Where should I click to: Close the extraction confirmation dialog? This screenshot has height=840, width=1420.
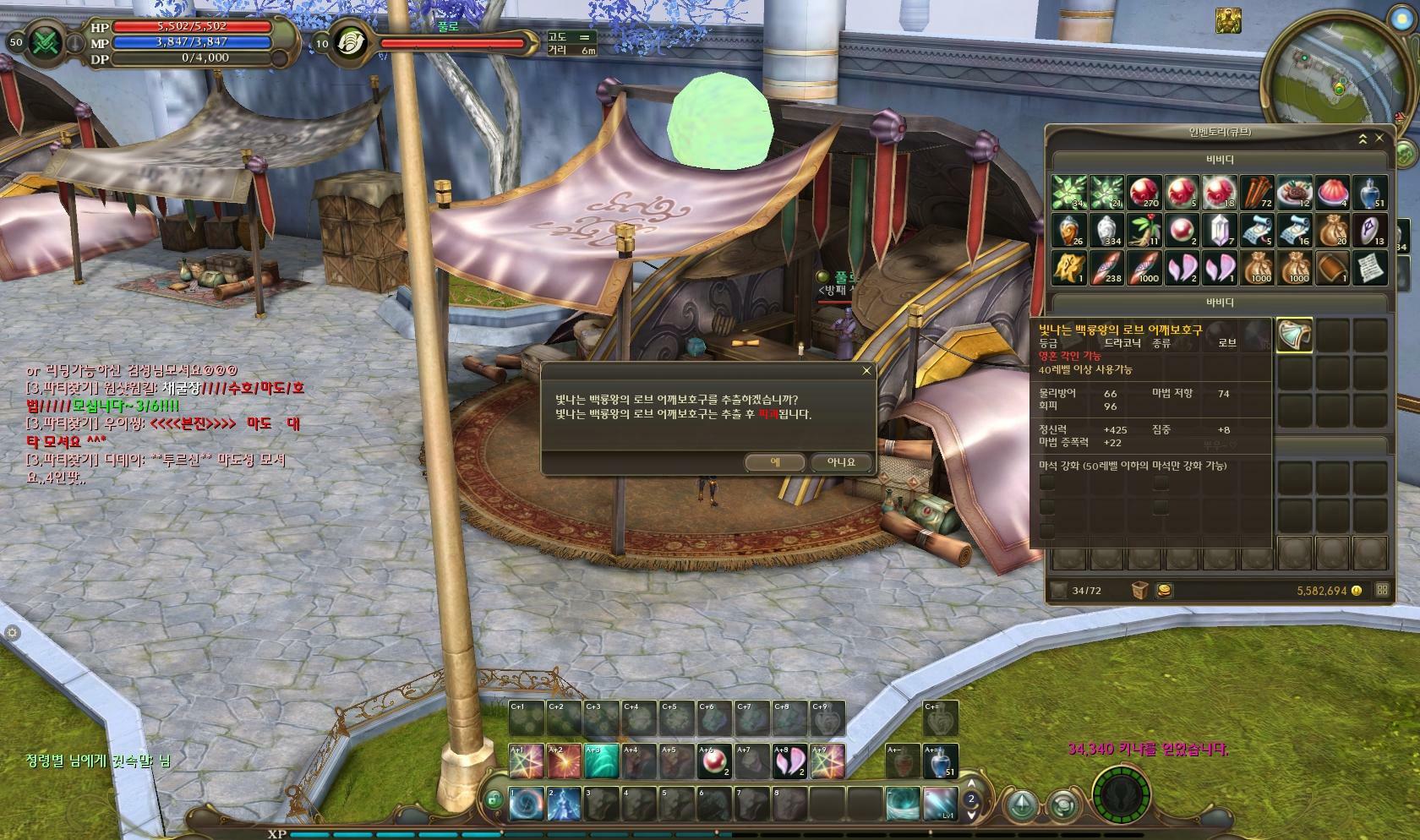tap(866, 371)
